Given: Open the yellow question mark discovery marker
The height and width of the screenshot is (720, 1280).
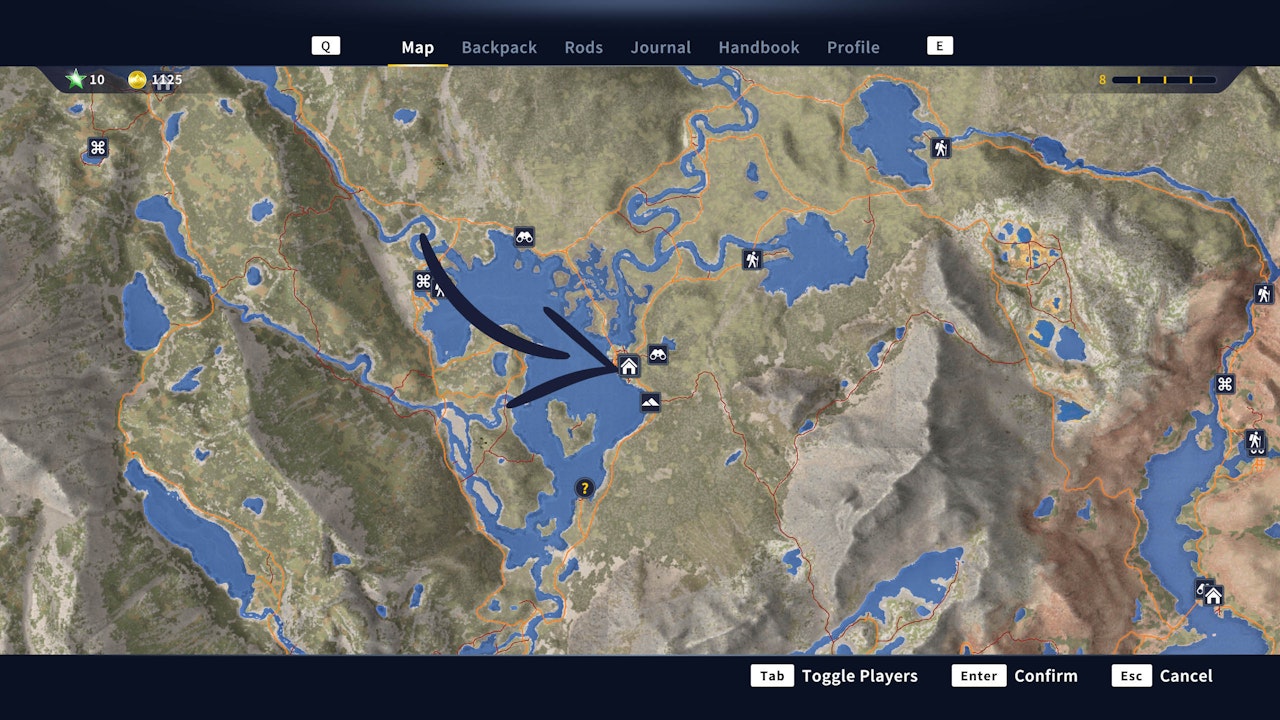Looking at the screenshot, I should coord(584,488).
